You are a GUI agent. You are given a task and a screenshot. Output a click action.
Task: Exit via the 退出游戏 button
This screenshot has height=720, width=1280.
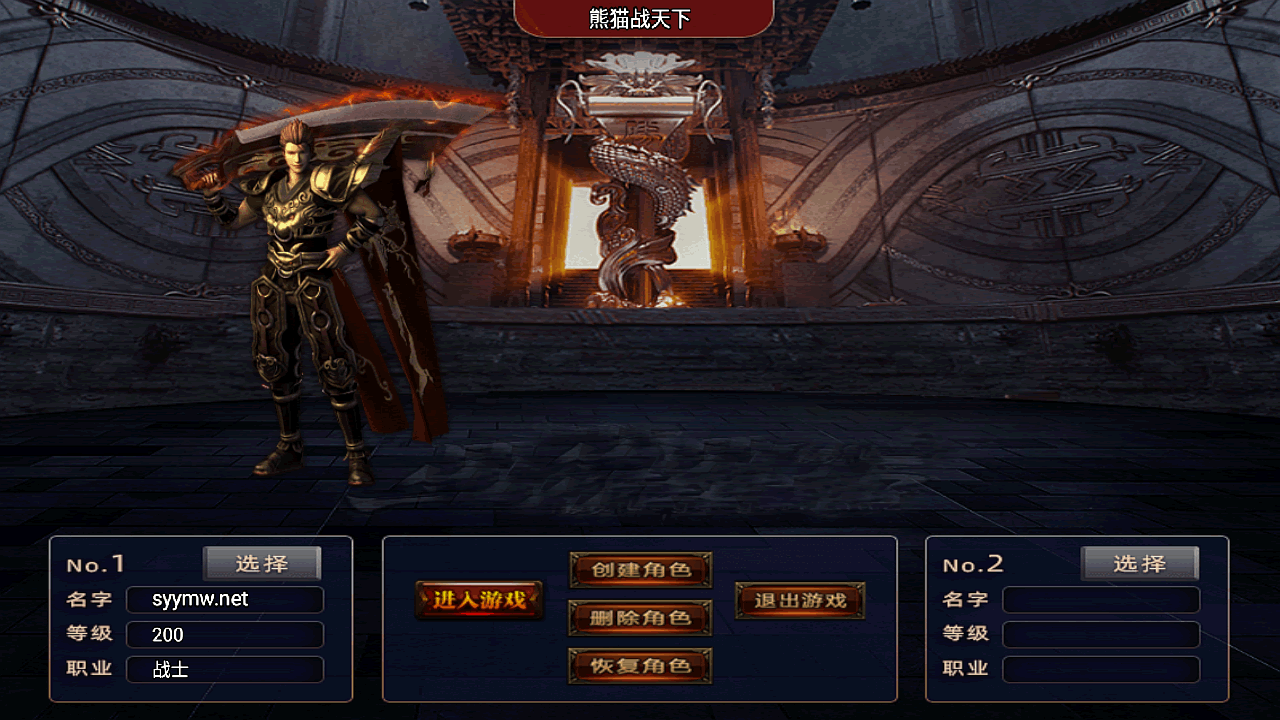pyautogui.click(x=800, y=600)
